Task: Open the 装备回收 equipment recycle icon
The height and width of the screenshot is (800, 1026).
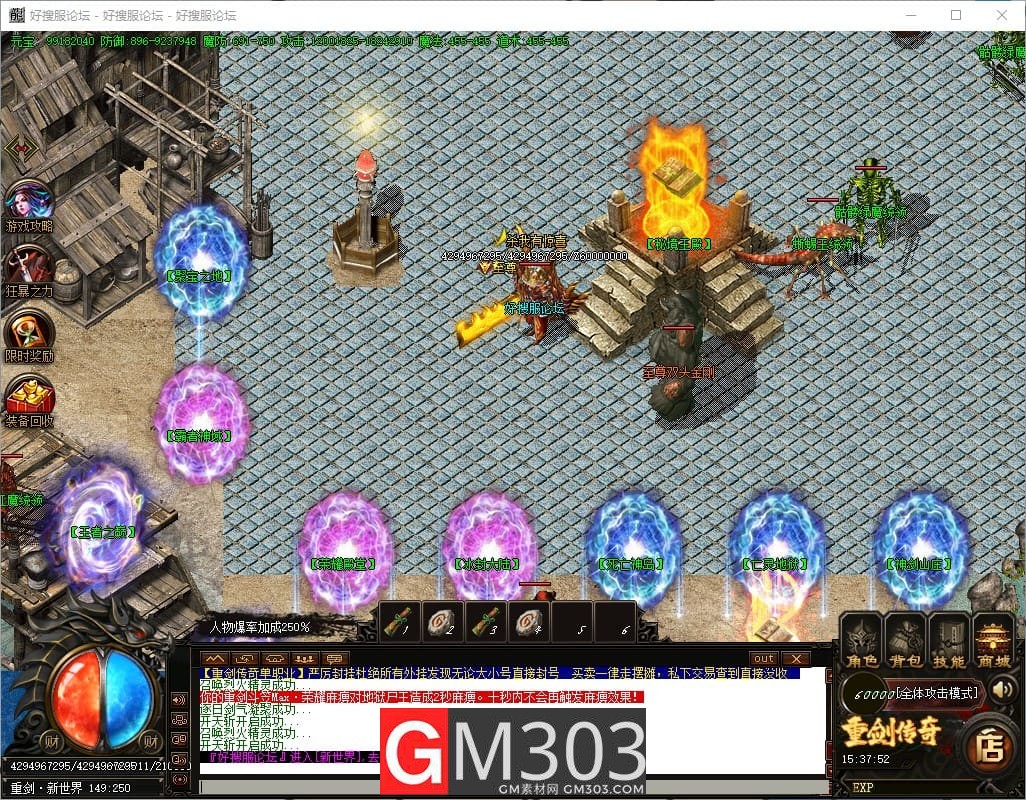Action: click(x=28, y=397)
